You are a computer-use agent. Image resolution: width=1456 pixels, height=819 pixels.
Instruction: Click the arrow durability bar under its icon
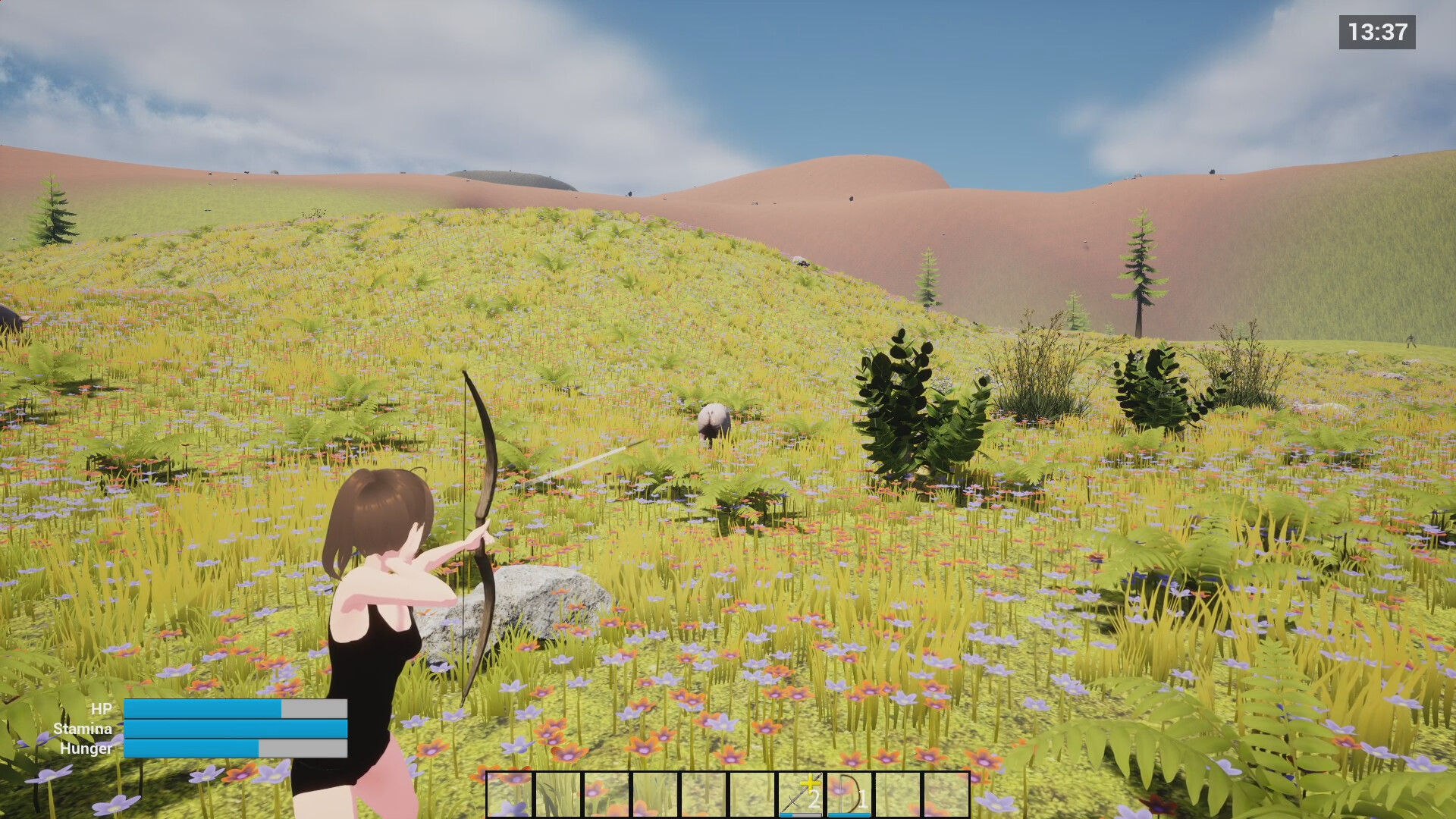pyautogui.click(x=800, y=814)
